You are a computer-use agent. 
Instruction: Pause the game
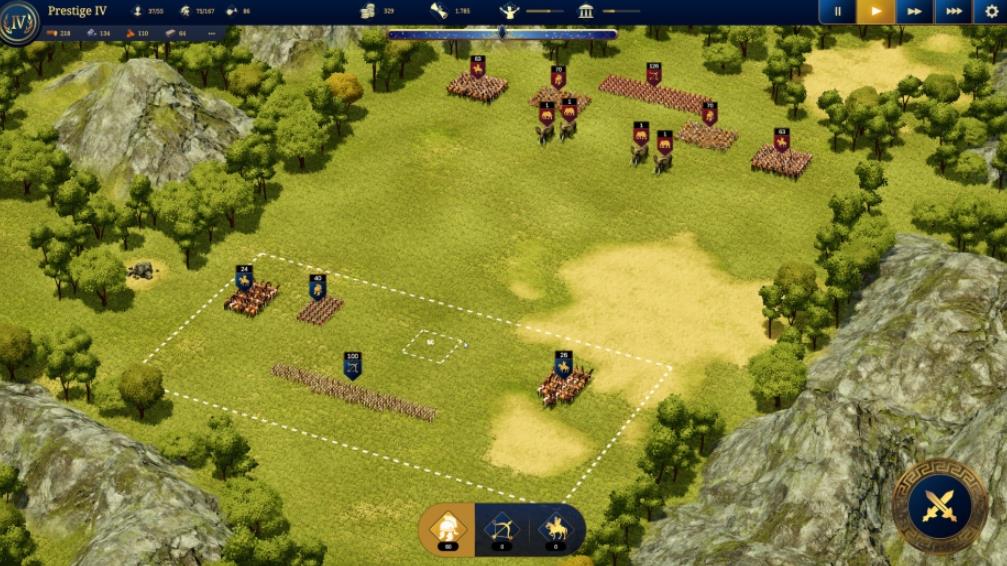(x=837, y=12)
